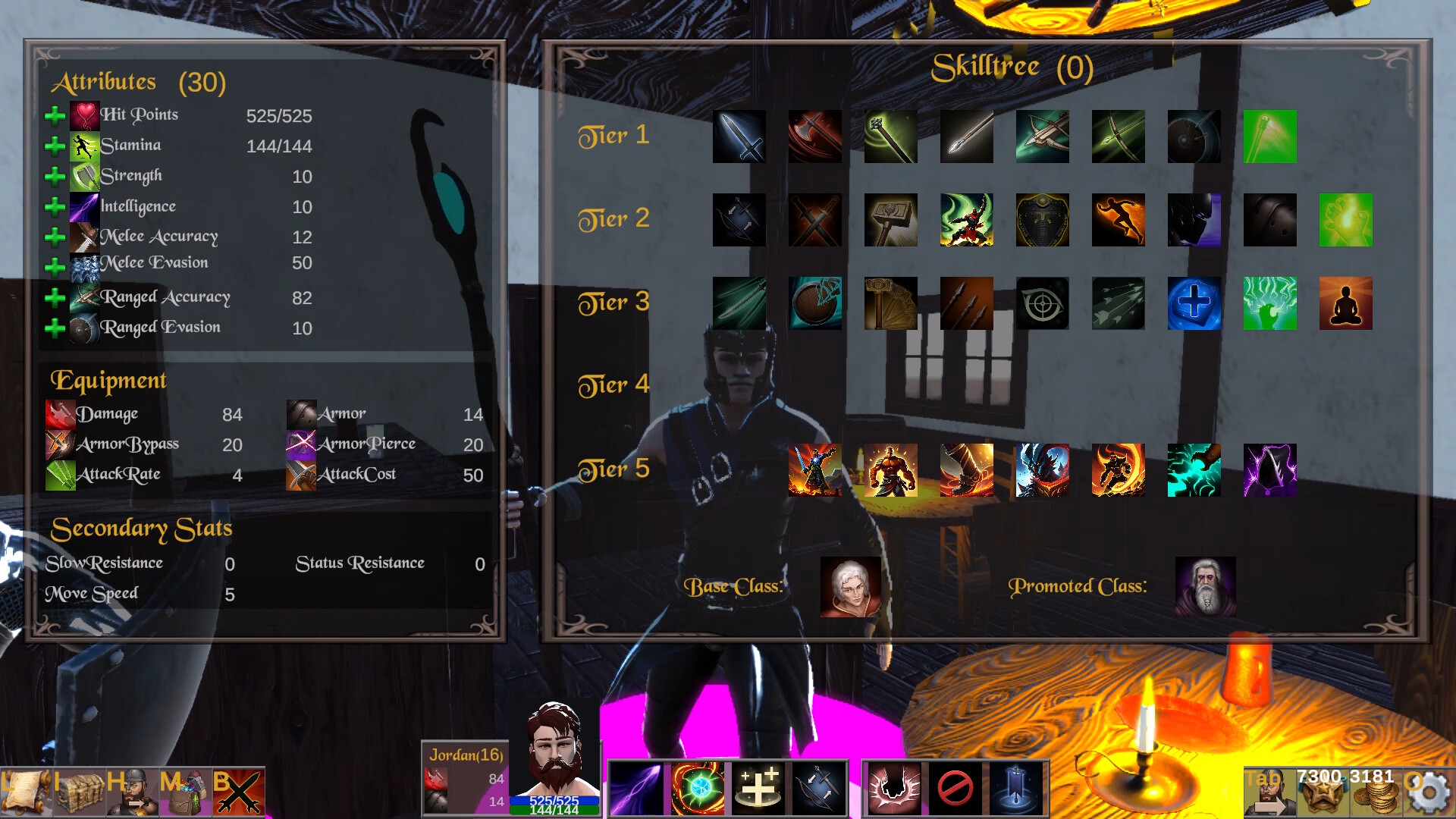
Task: Select the blue cross healing skill in Tier 3
Action: coord(1194,303)
